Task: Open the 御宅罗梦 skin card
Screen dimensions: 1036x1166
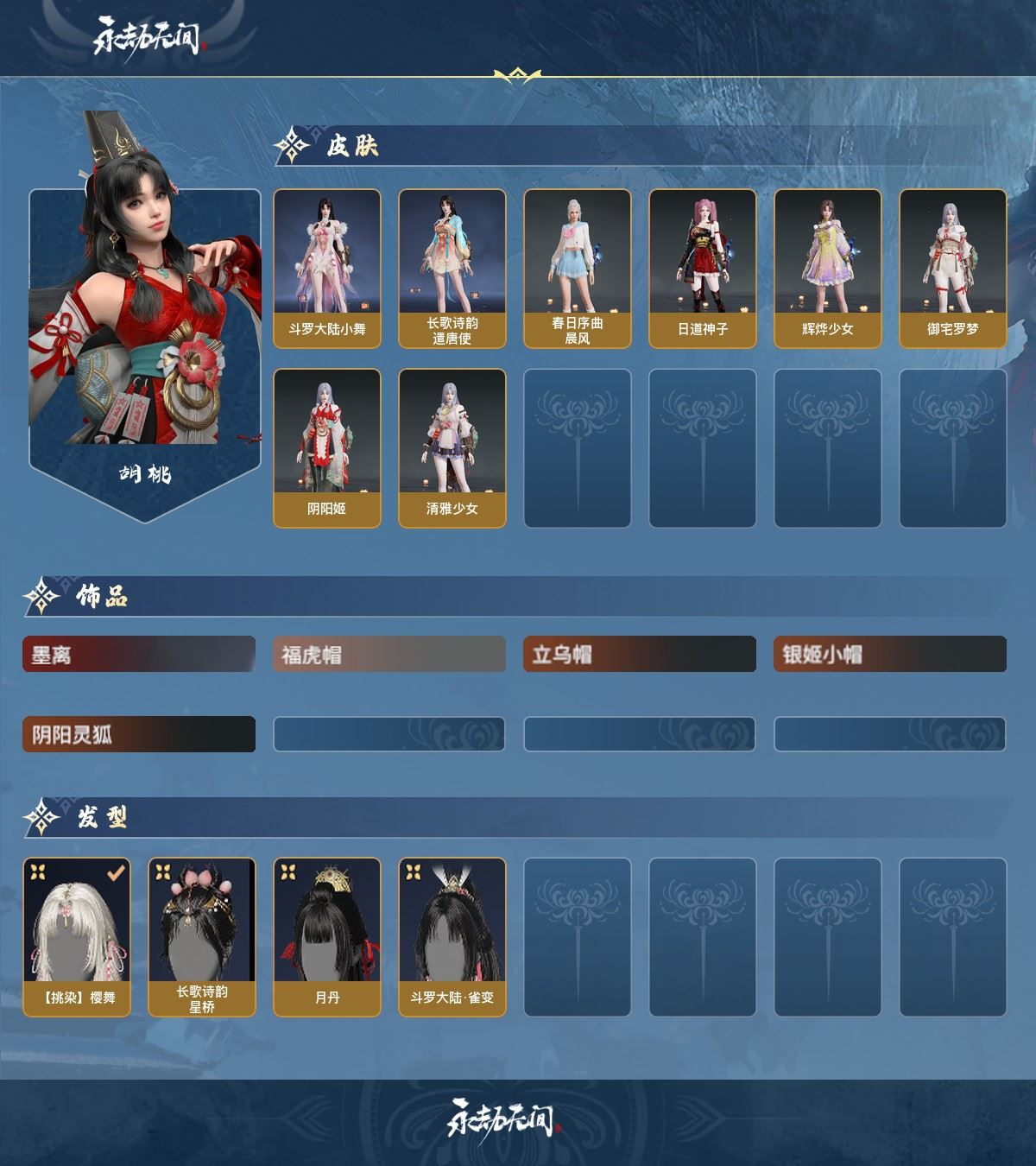Action: [x=953, y=269]
